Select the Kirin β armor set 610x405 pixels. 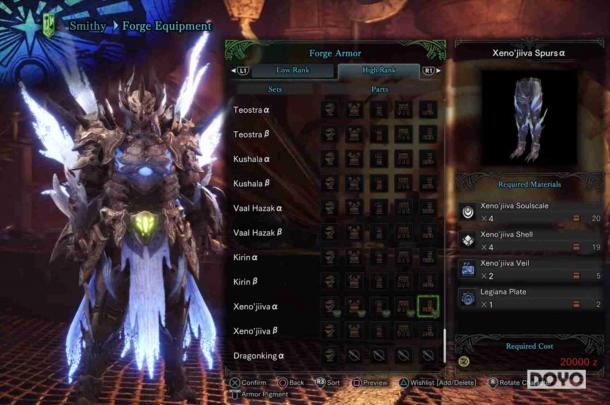(247, 282)
